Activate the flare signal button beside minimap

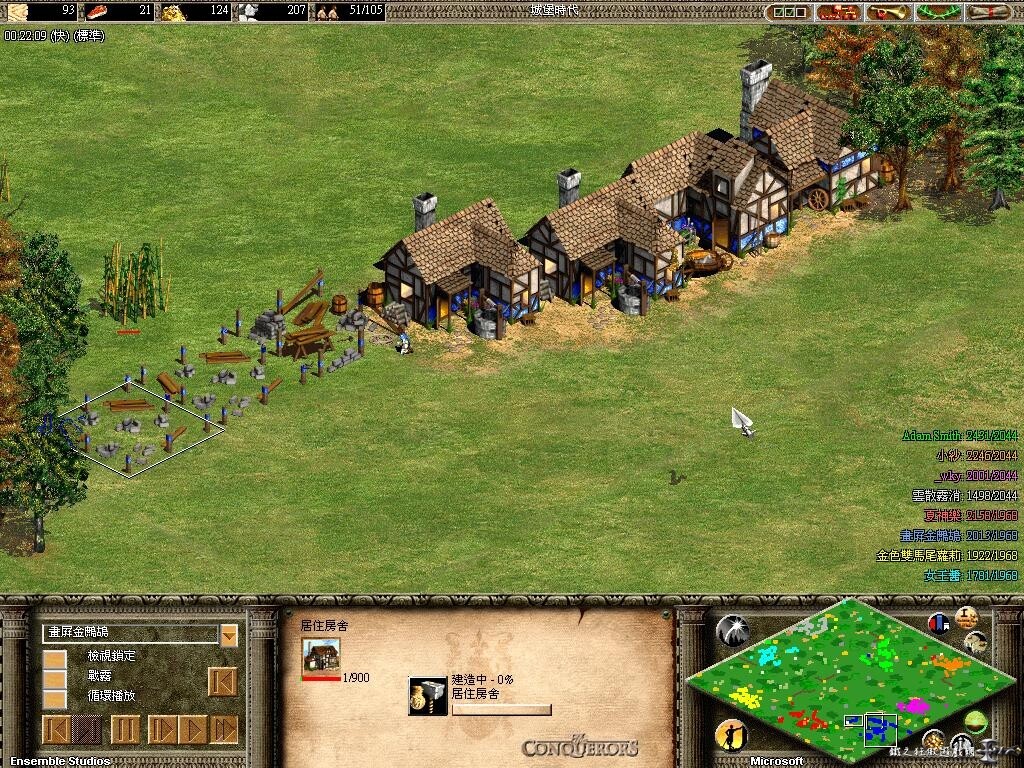coord(733,629)
